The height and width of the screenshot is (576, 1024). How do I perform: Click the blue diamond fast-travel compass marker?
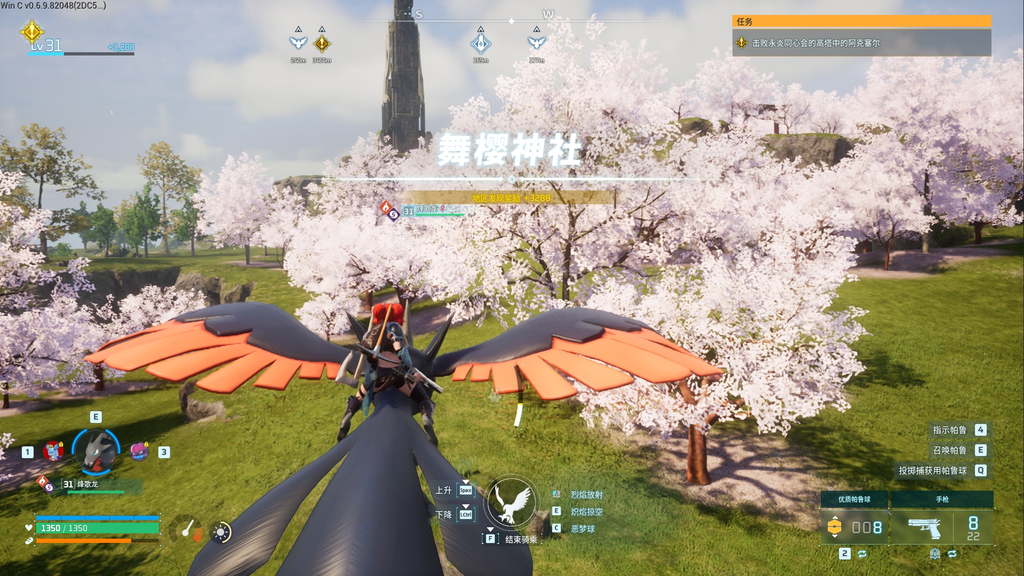[481, 43]
